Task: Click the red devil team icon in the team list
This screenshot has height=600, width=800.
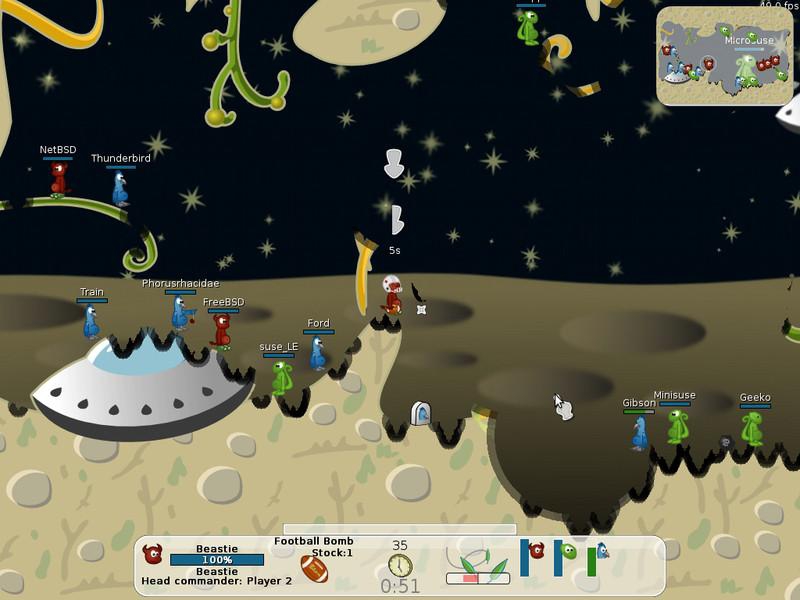Action: 536,550
